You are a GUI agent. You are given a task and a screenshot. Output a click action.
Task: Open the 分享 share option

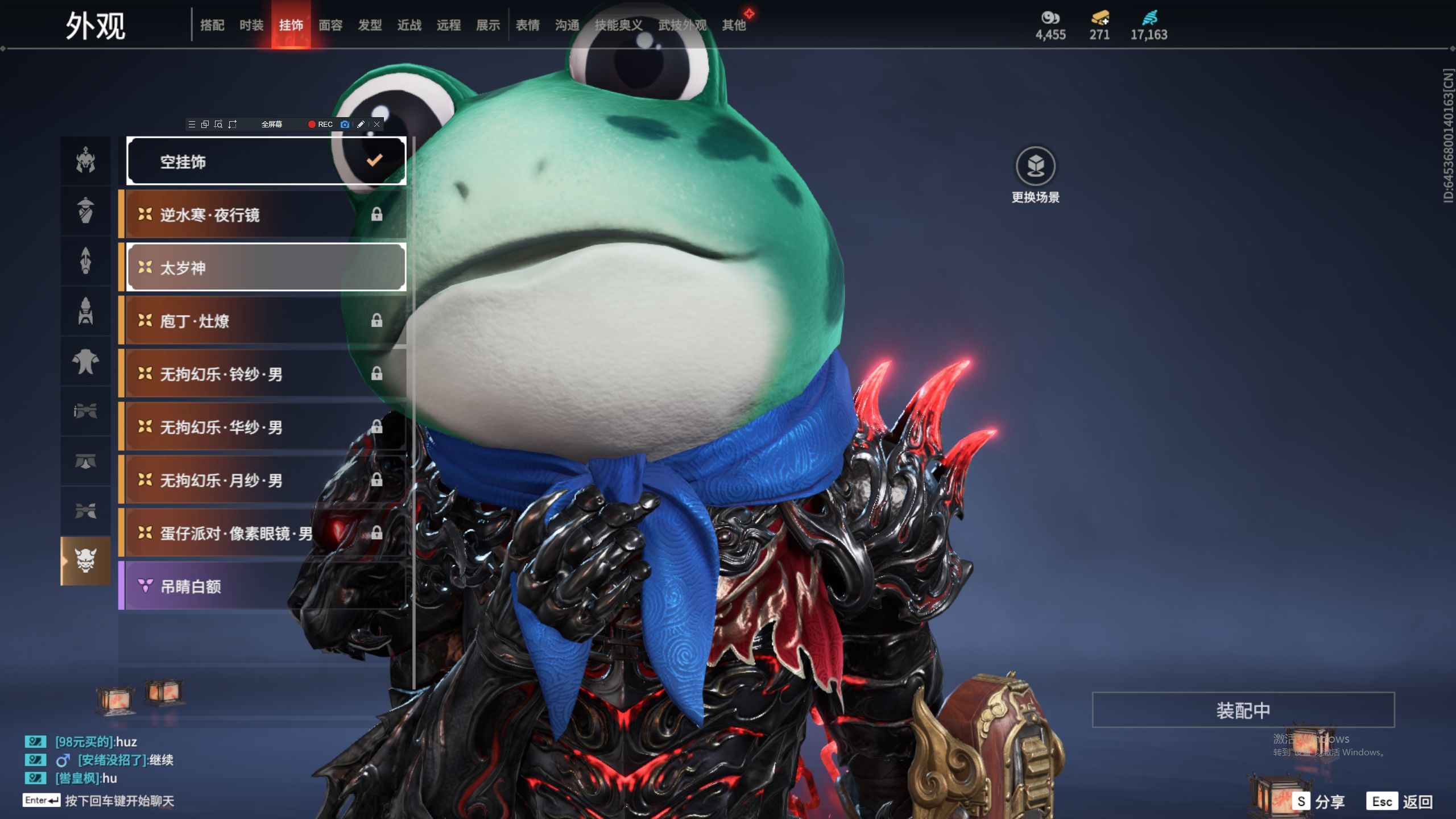click(1319, 802)
